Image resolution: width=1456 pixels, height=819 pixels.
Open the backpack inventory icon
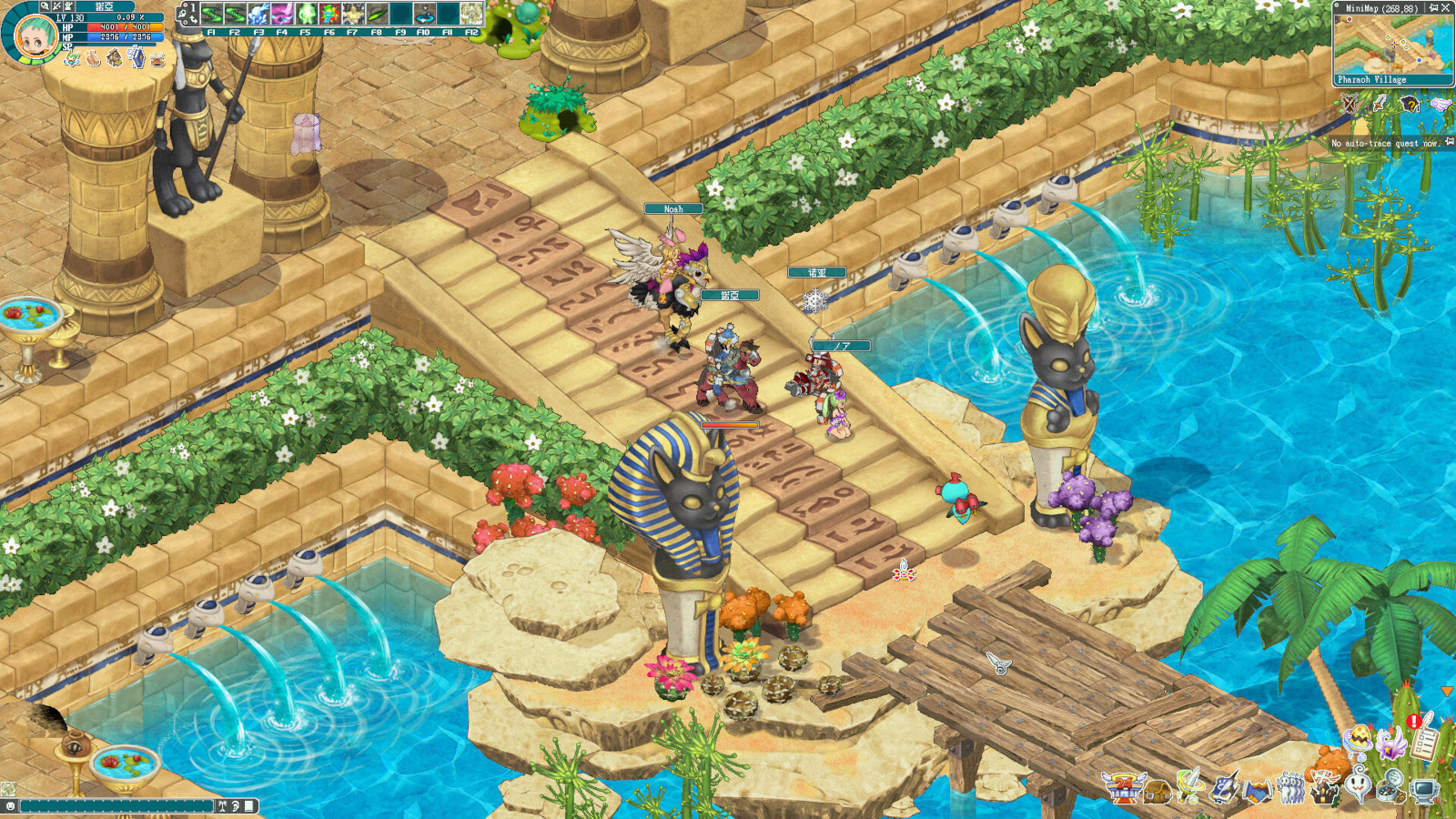click(1157, 792)
